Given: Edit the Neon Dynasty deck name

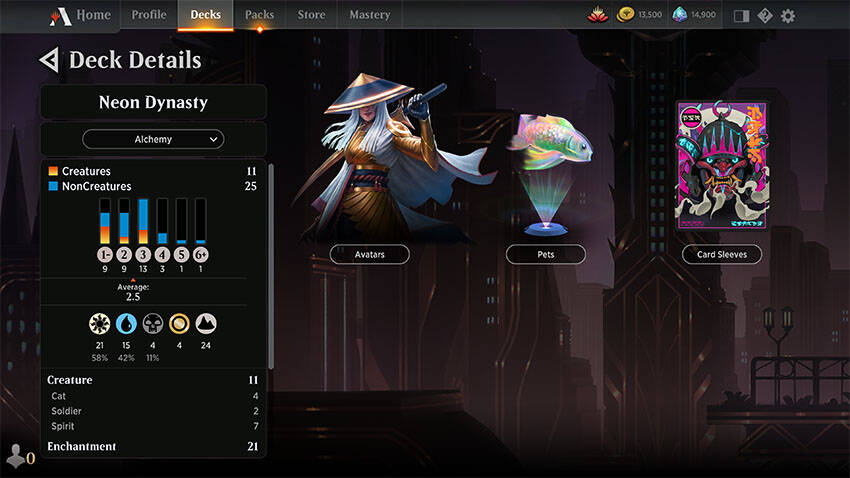Looking at the screenshot, I should point(153,102).
